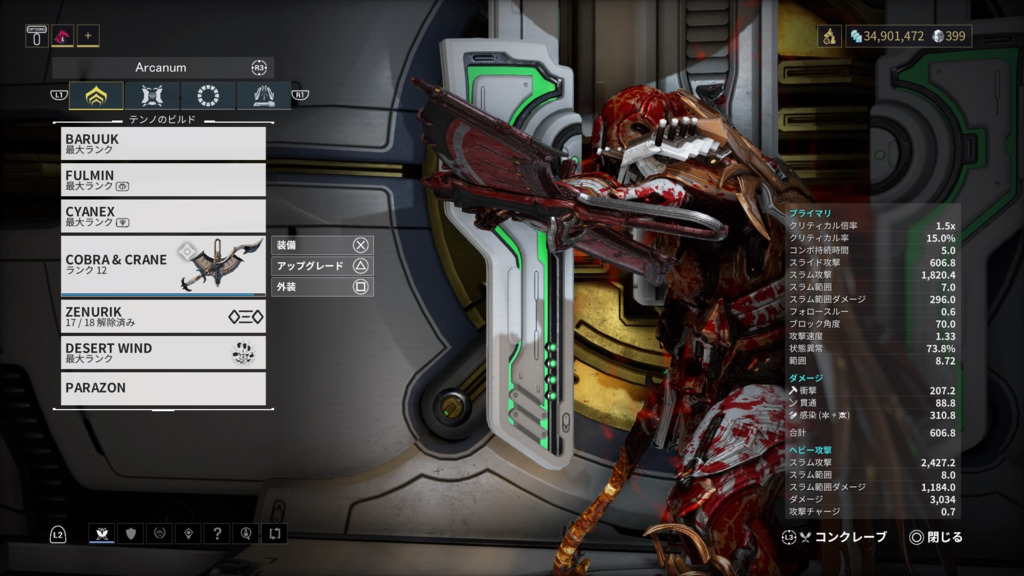Choose the 装備 (Equip) option
1024x576 pixels.
pyautogui.click(x=322, y=245)
